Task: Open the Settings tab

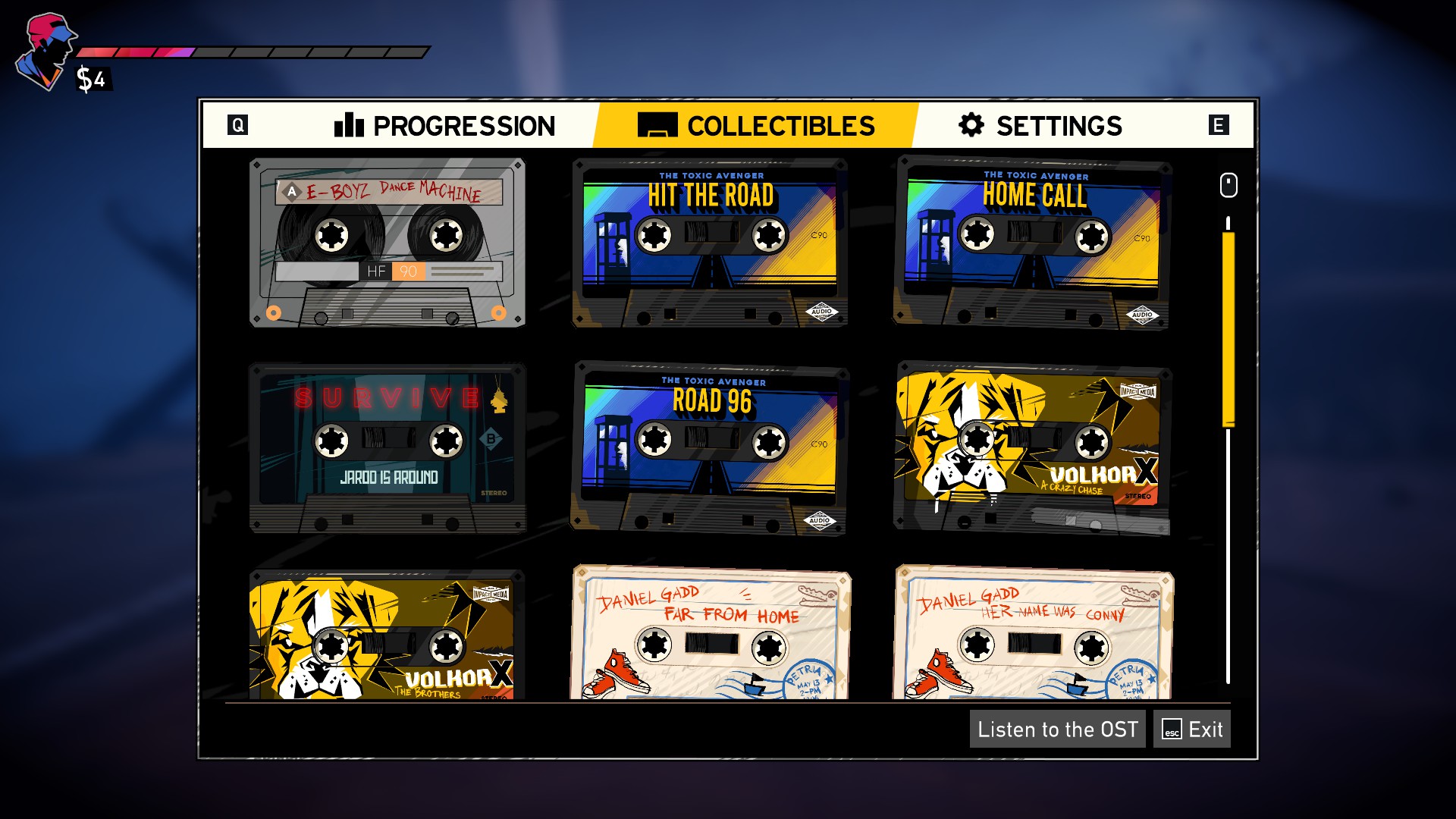Action: (x=1040, y=126)
